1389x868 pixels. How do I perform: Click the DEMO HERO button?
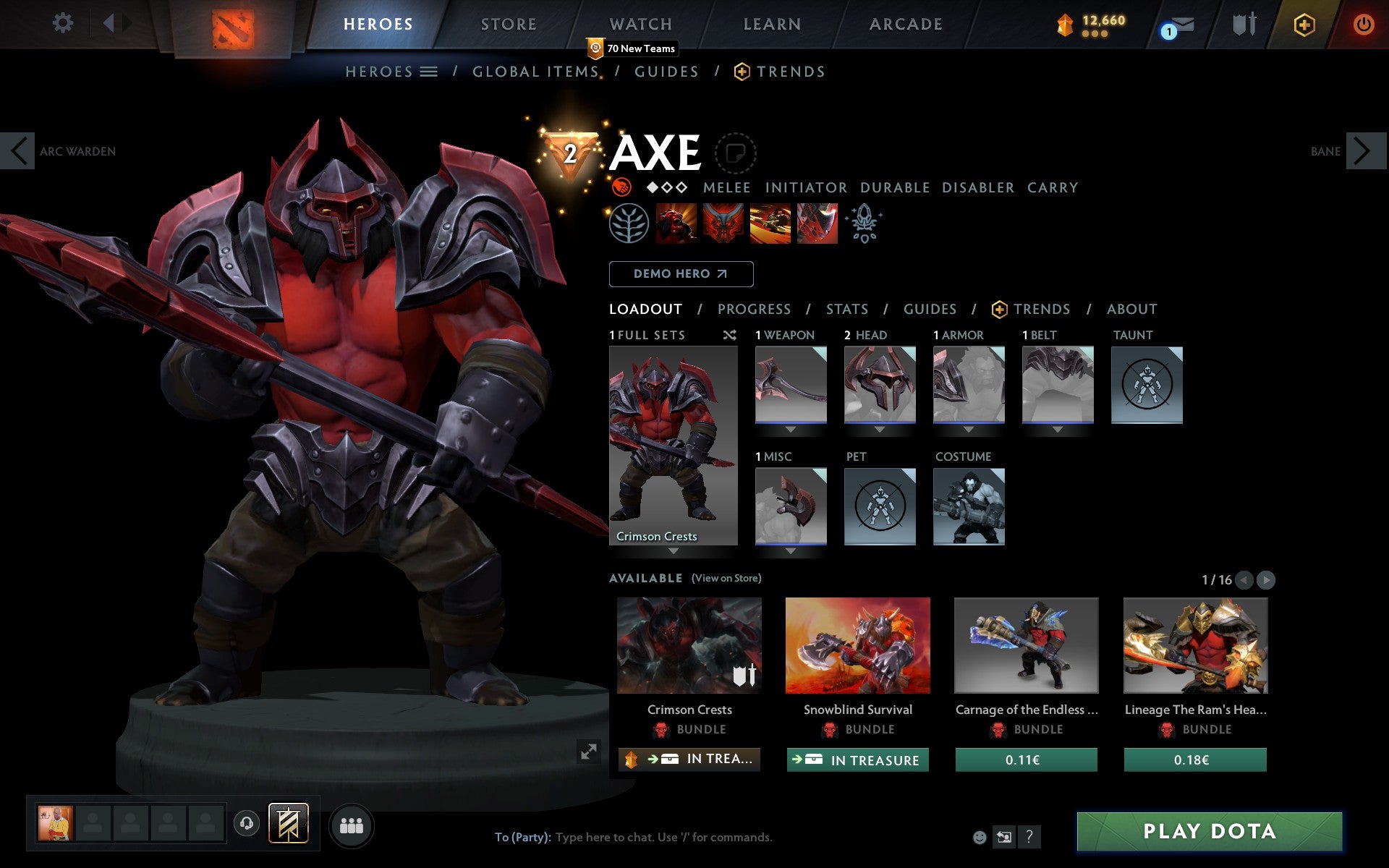coord(681,274)
